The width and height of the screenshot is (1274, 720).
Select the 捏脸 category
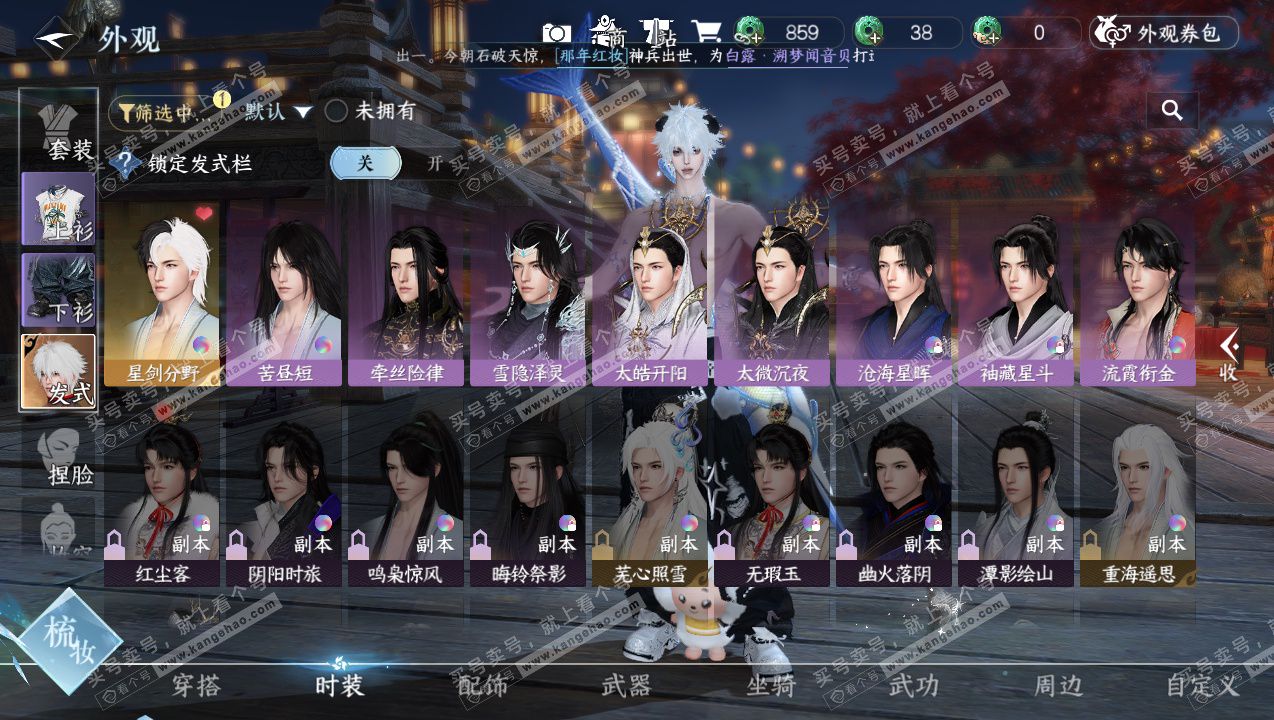[x=59, y=455]
